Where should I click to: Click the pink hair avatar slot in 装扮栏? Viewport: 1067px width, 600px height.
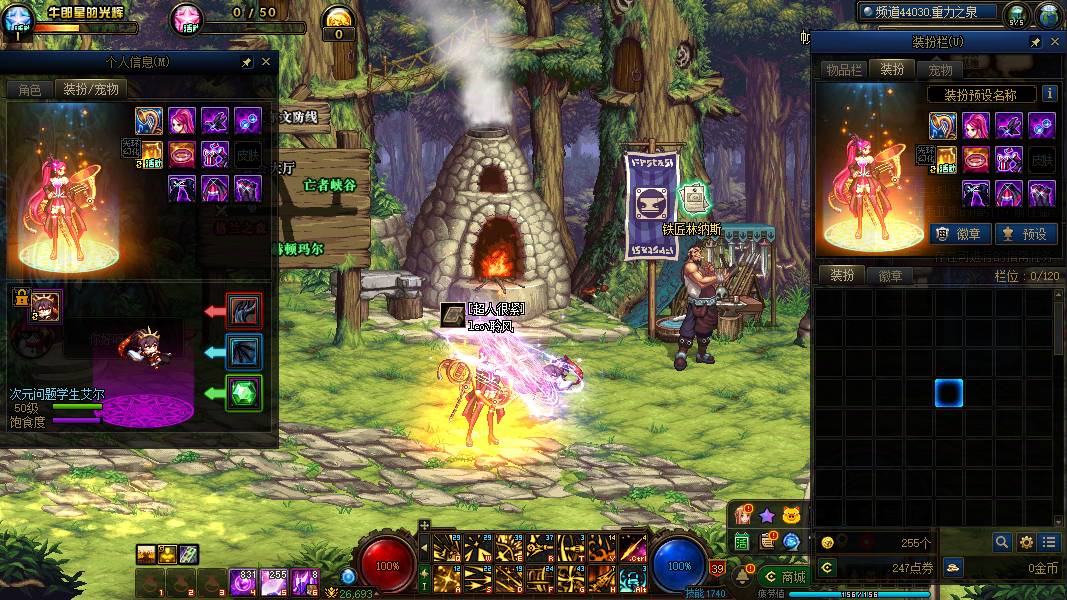click(976, 126)
